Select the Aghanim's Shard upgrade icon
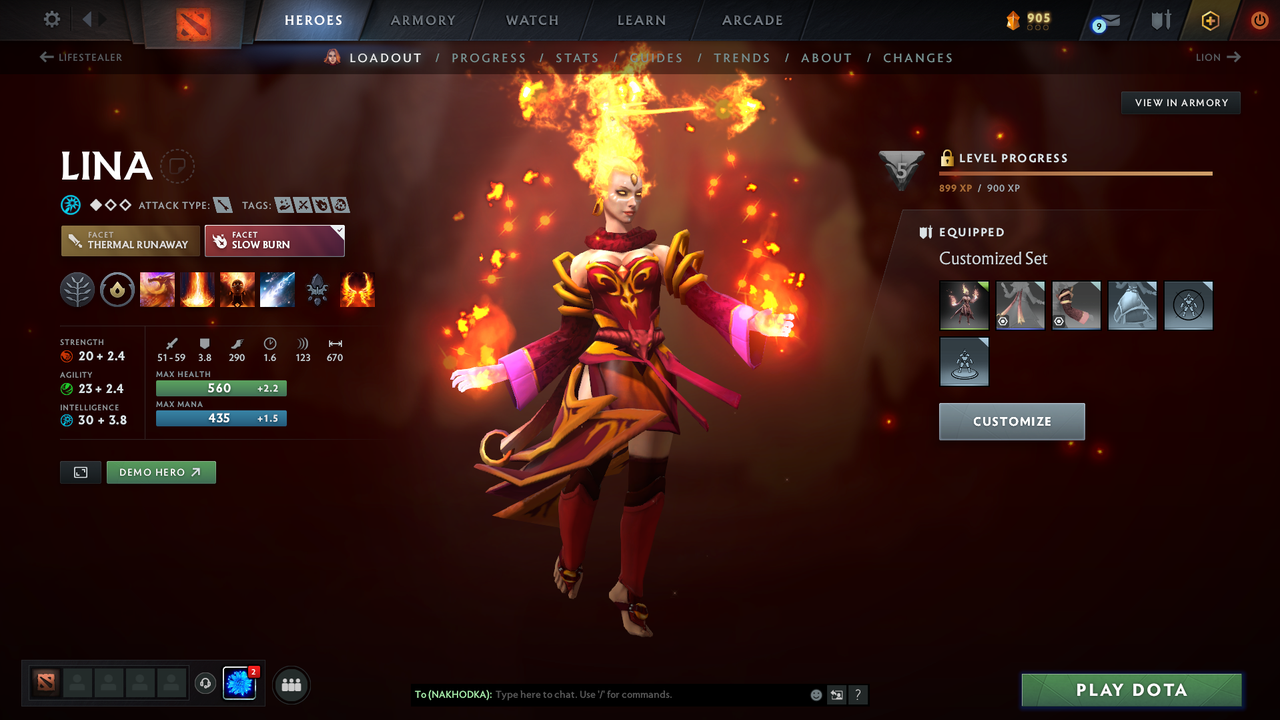Viewport: 1280px width, 720px height. tap(317, 289)
